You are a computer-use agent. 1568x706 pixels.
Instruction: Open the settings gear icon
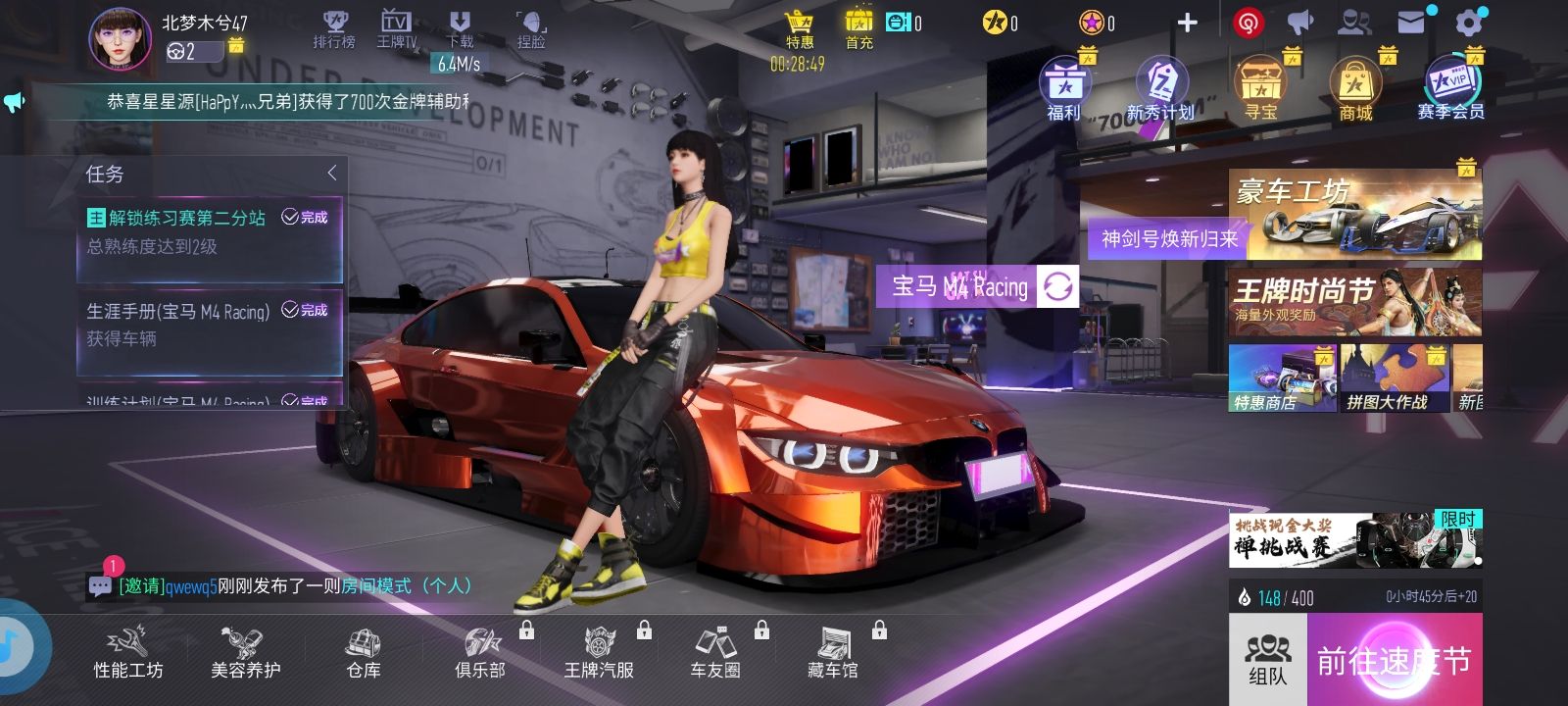tap(1469, 24)
